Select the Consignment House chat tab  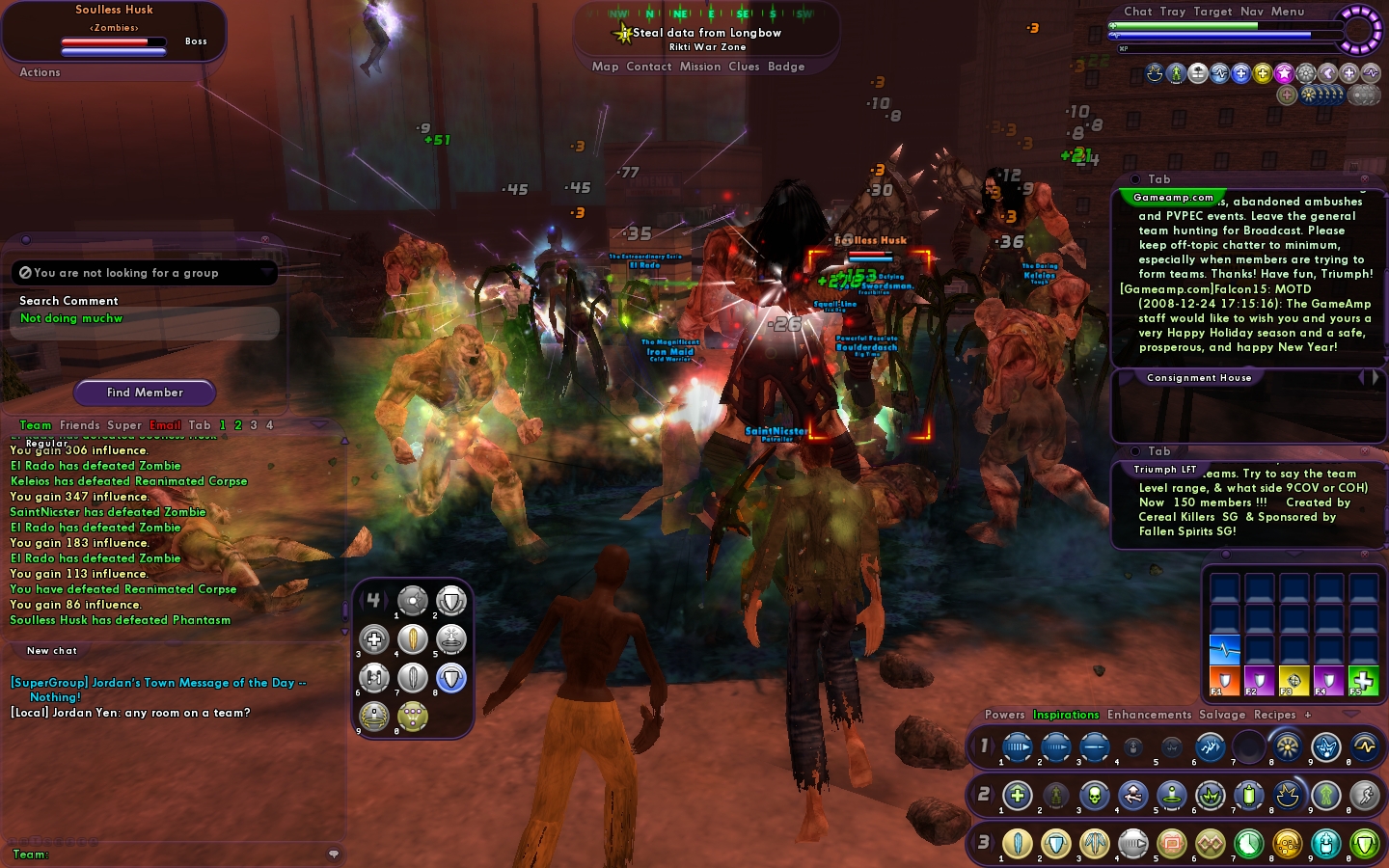click(x=1199, y=378)
